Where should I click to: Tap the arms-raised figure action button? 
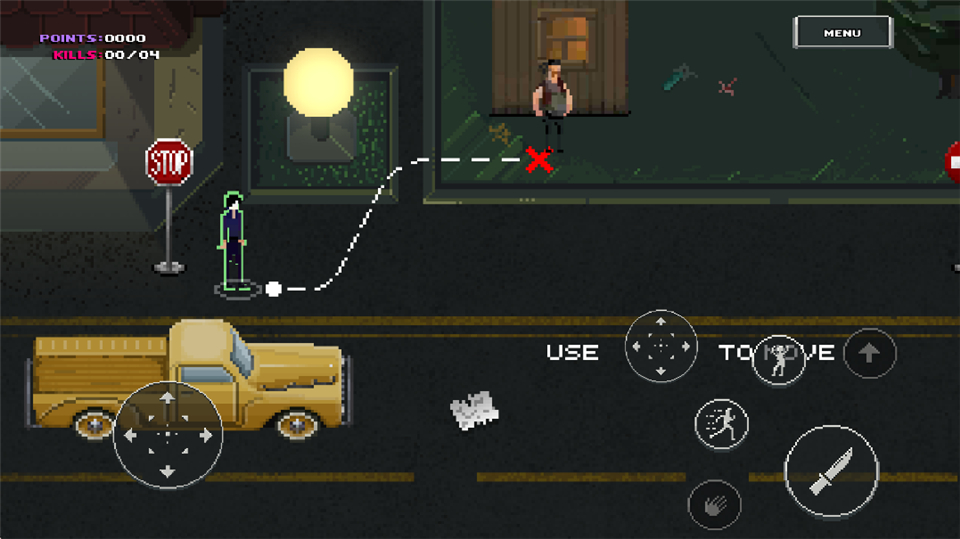(779, 358)
